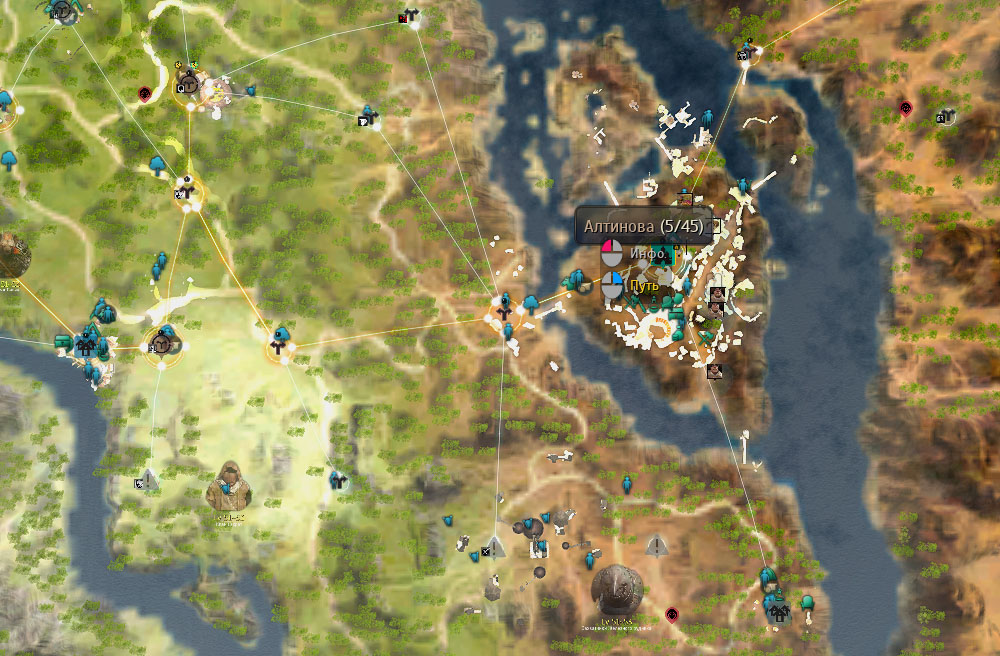Click the Алтинова (5/45) town label
The image size is (1000, 656).
pyautogui.click(x=644, y=227)
